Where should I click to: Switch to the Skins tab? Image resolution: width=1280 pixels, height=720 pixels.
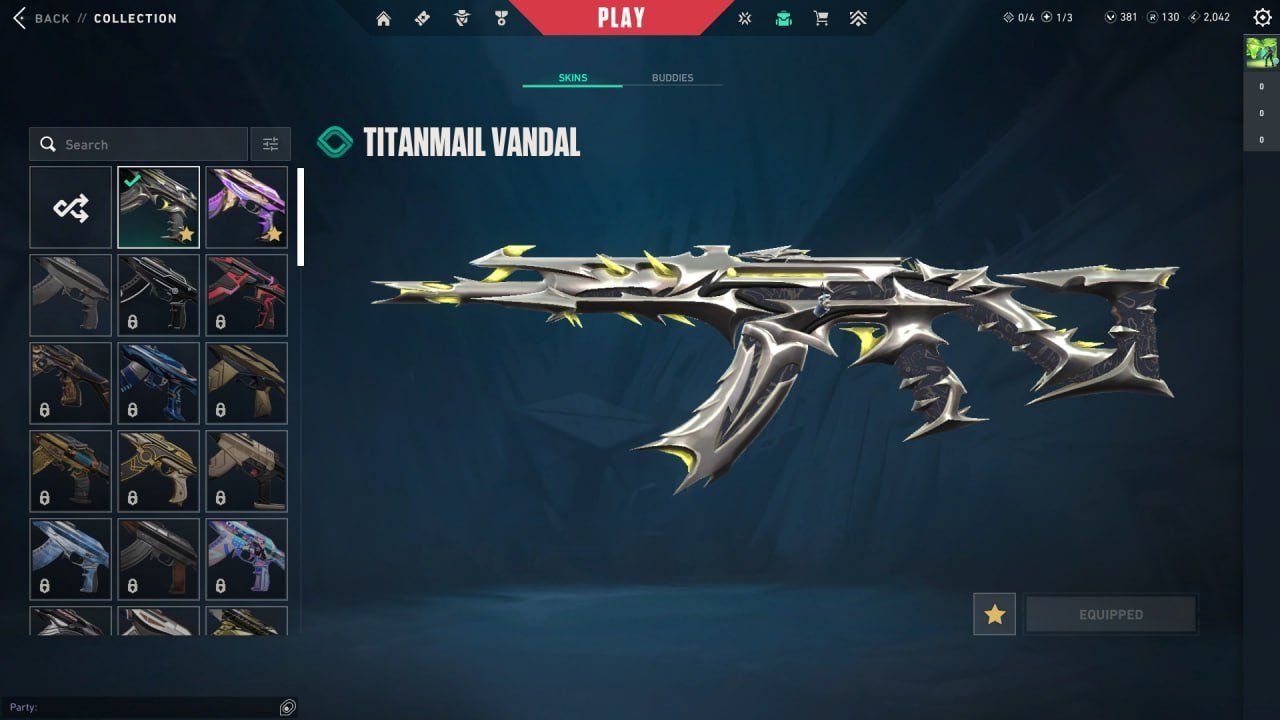pos(572,77)
